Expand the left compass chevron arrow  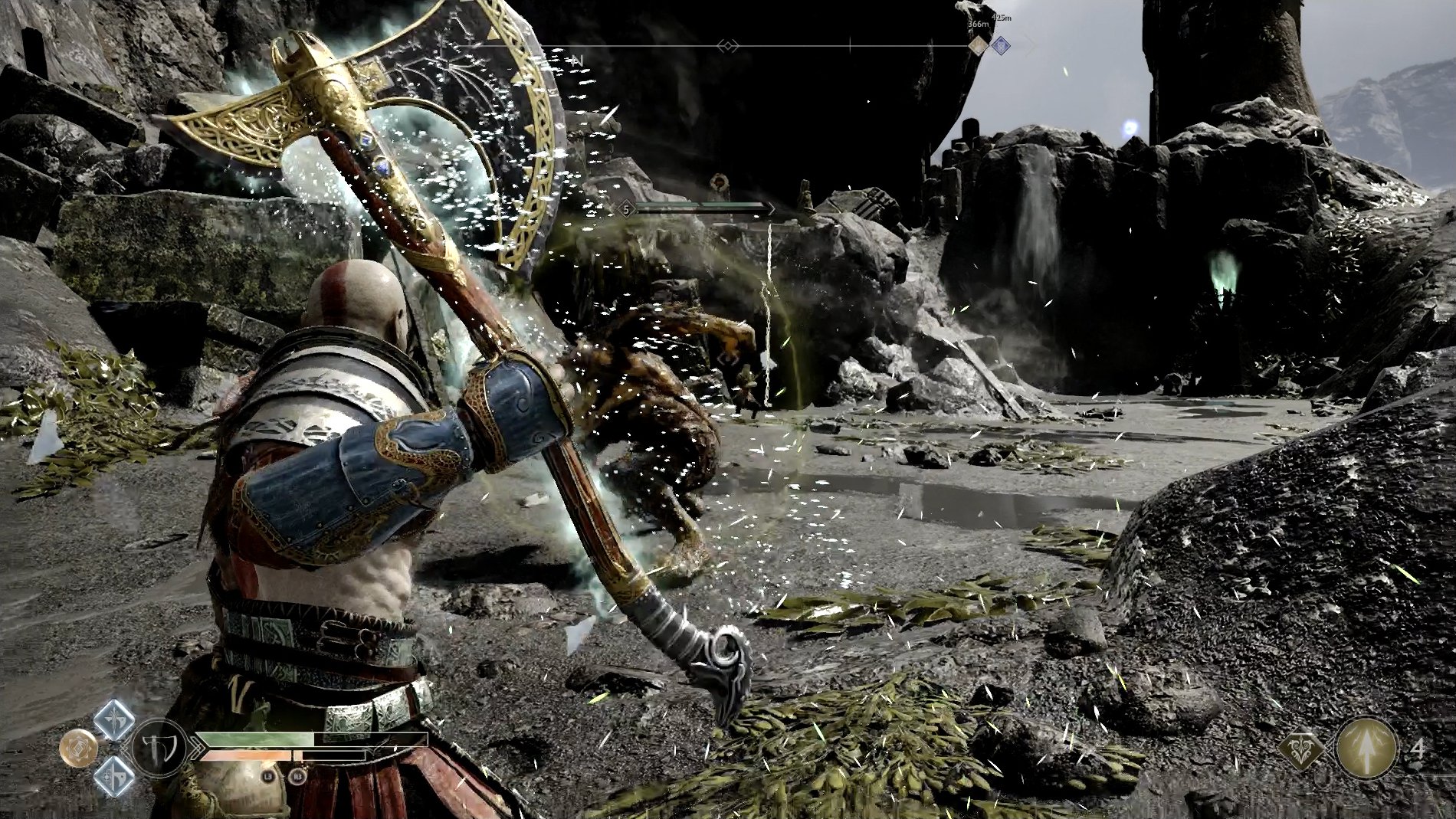[x=720, y=45]
